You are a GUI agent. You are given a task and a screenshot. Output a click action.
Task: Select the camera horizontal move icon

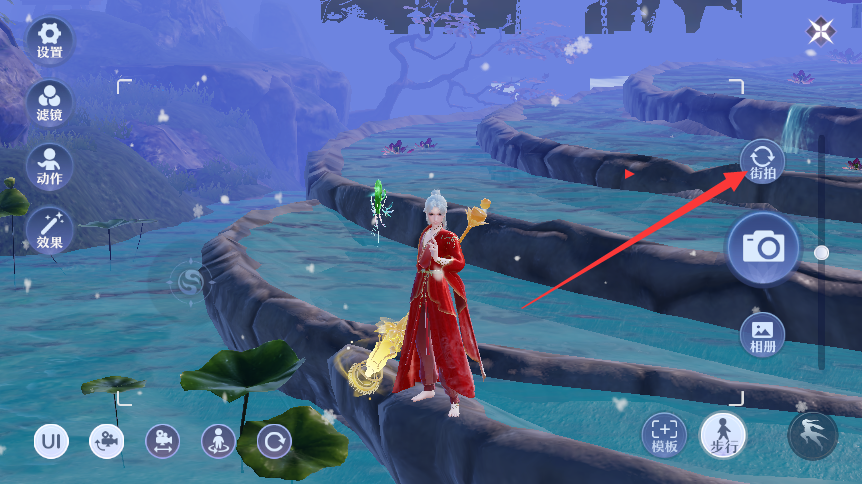point(162,441)
